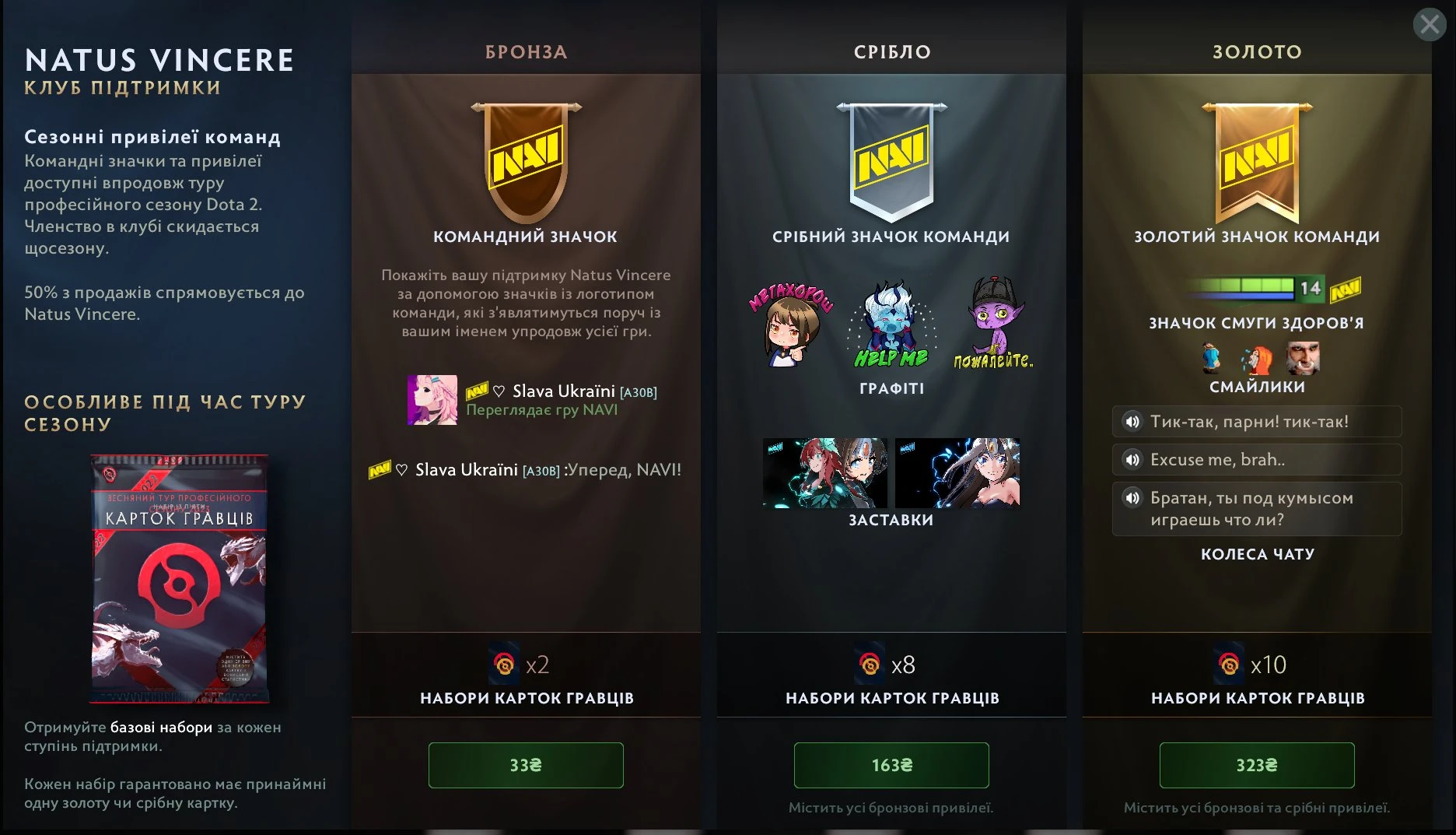
Task: Open the "базові набори" highlighted link
Action: click(x=161, y=728)
